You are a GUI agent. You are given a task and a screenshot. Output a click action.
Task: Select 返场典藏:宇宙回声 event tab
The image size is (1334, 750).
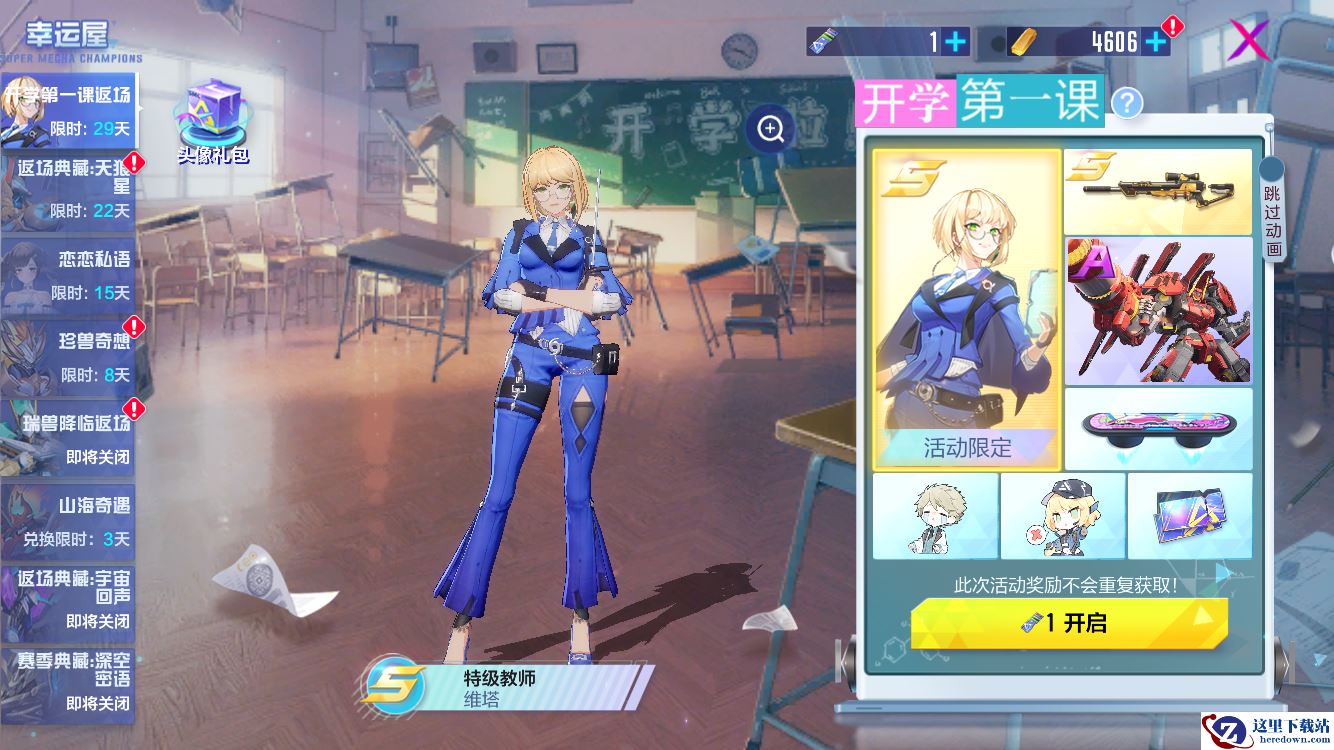click(x=68, y=603)
